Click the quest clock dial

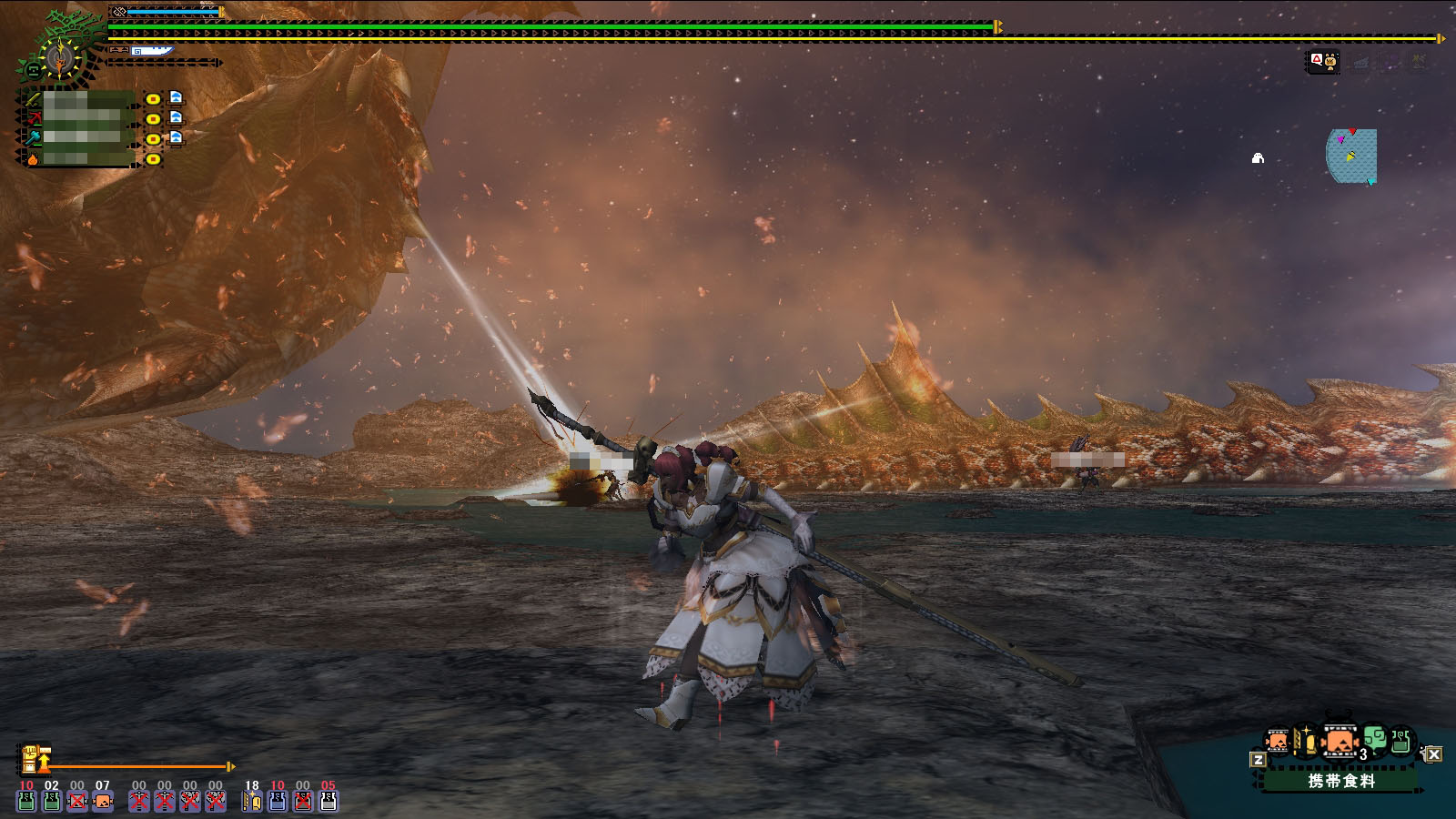[60, 59]
